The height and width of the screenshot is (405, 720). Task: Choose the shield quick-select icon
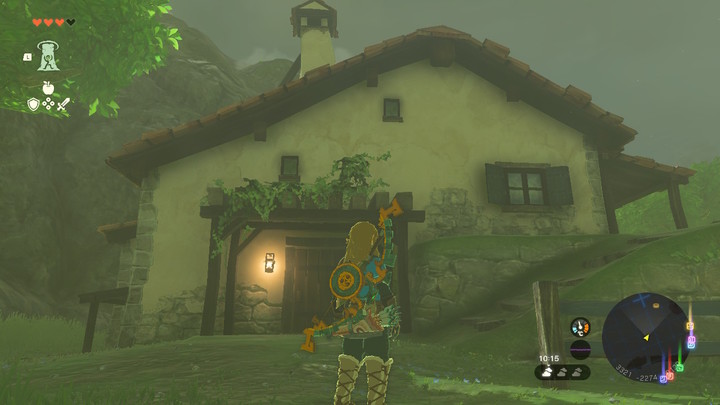click(33, 103)
